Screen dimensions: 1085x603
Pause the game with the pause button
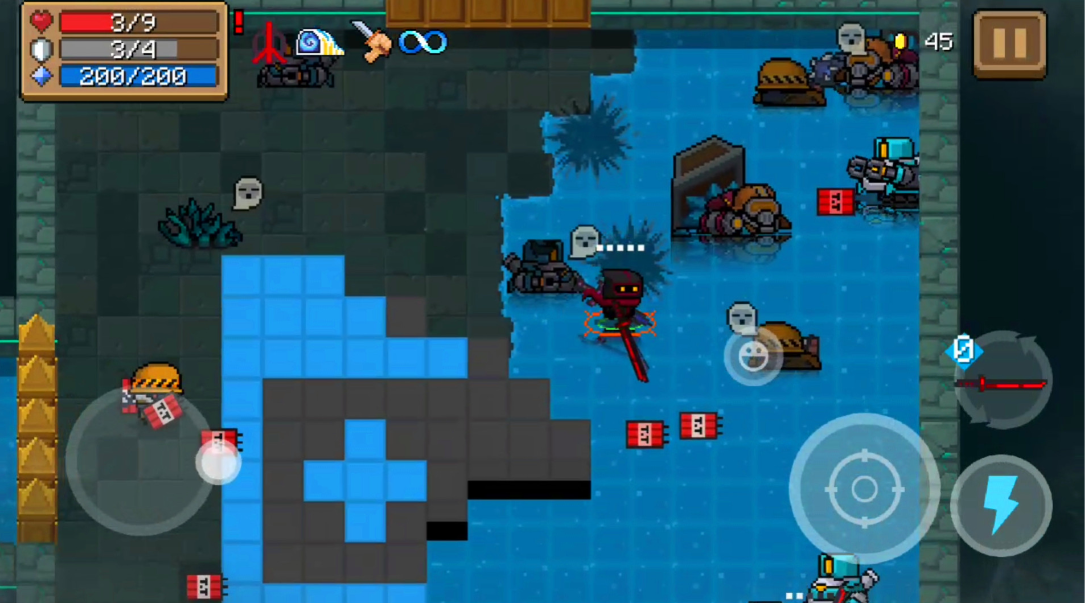[1009, 44]
